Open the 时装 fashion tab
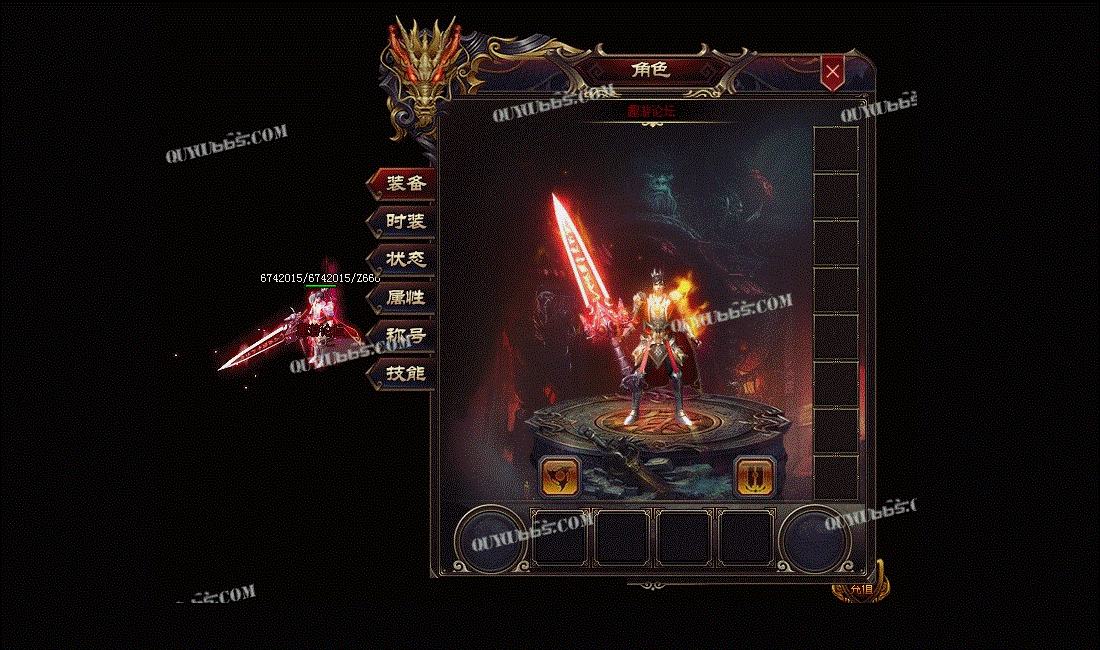 [403, 222]
